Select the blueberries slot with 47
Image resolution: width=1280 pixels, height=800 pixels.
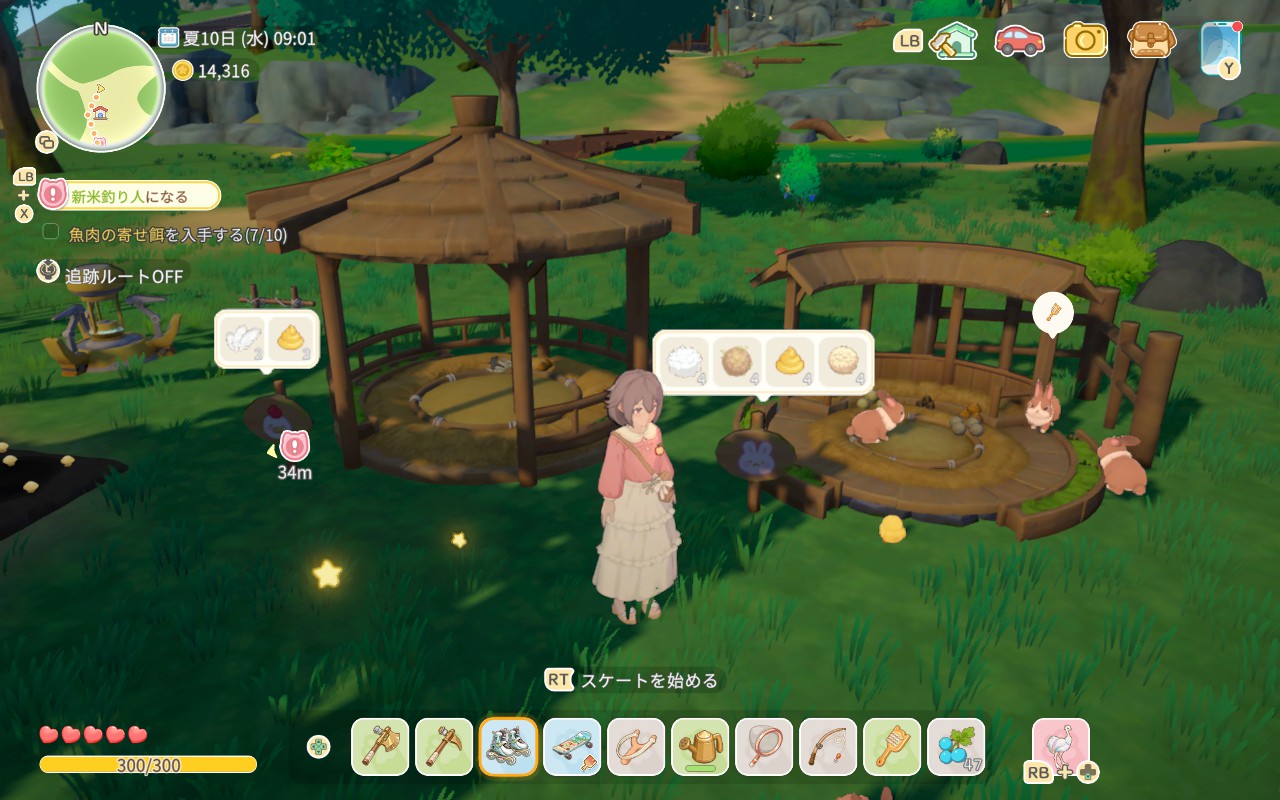pos(956,746)
